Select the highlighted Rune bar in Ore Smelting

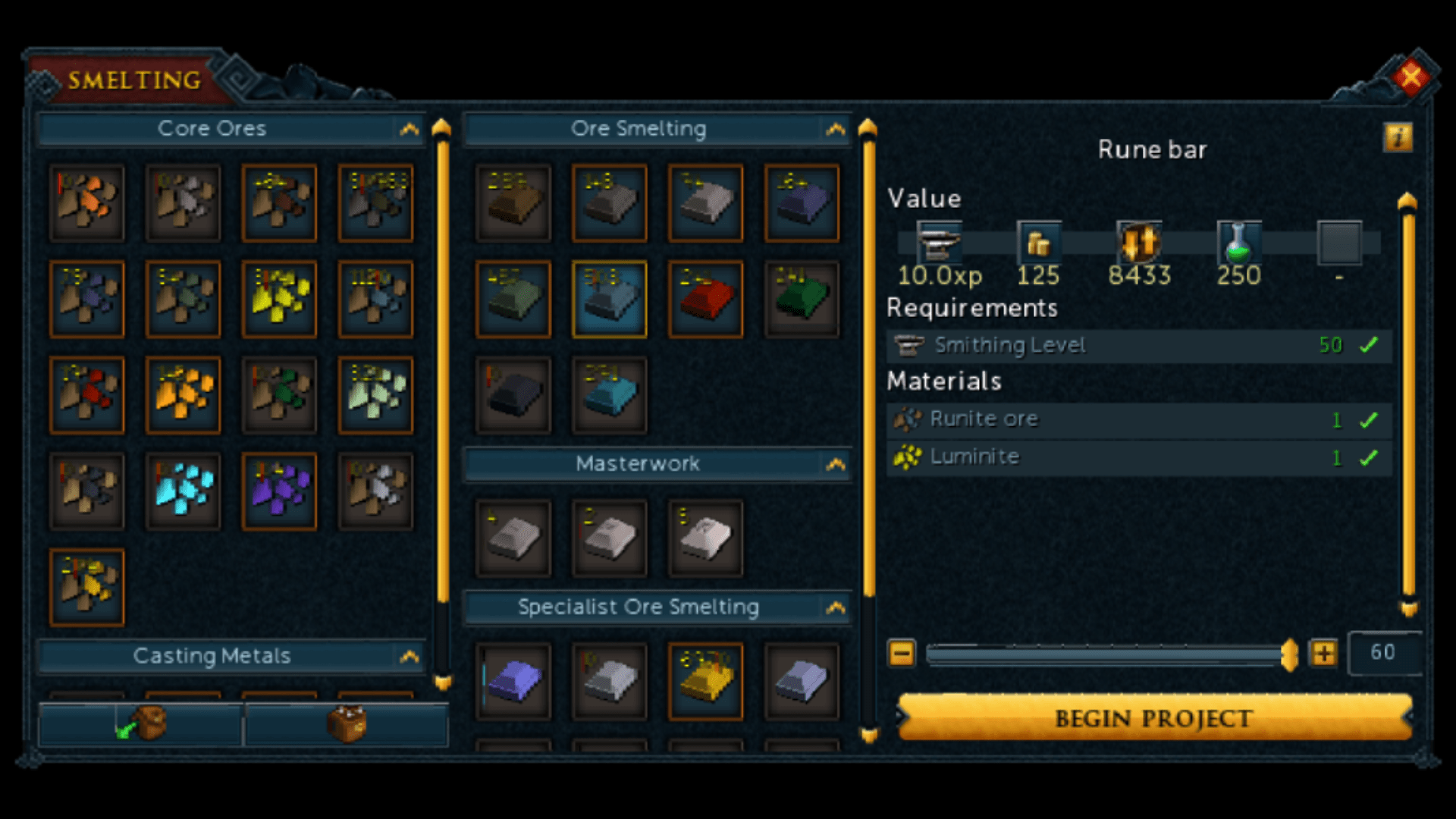point(609,297)
